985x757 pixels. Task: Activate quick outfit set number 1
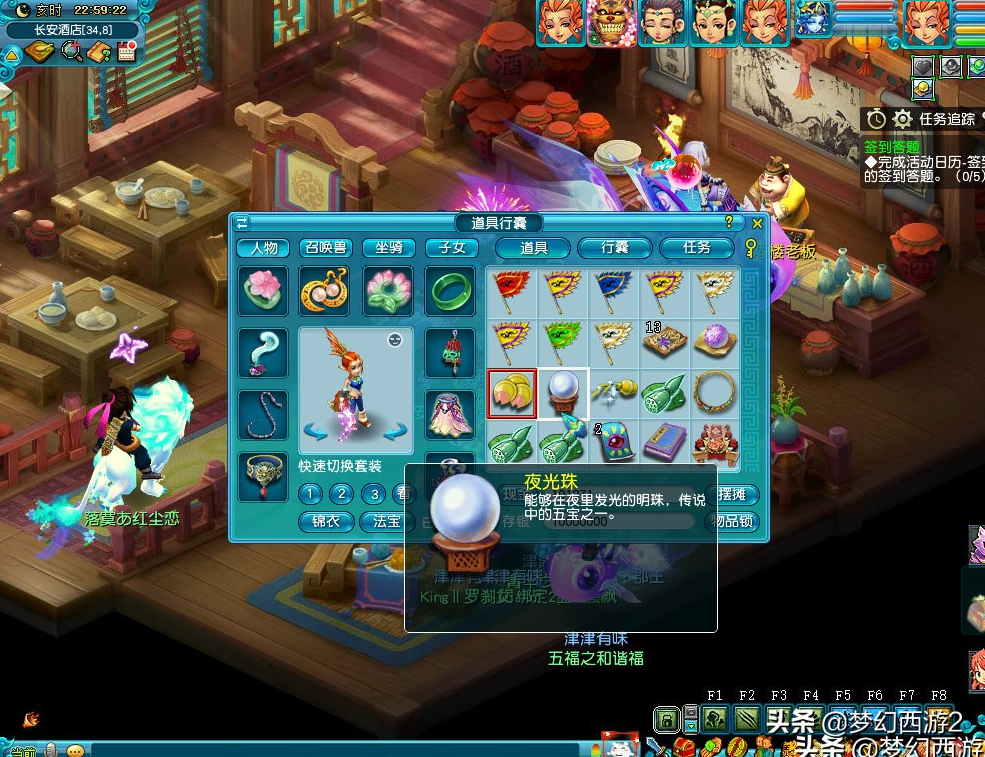click(311, 494)
